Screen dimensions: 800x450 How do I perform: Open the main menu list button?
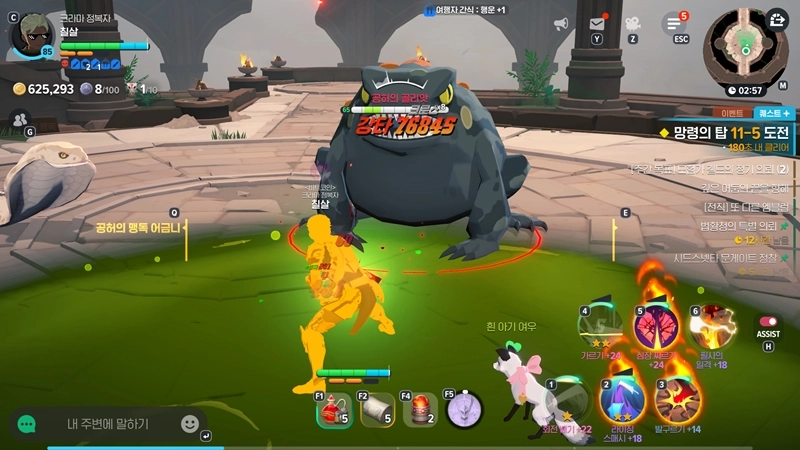[x=675, y=24]
